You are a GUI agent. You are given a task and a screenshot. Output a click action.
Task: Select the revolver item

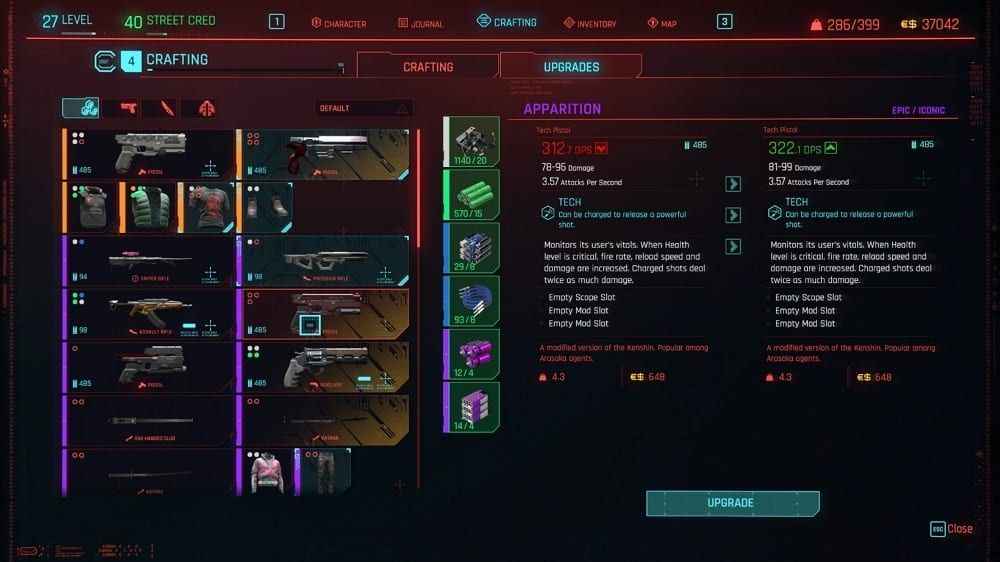(324, 366)
